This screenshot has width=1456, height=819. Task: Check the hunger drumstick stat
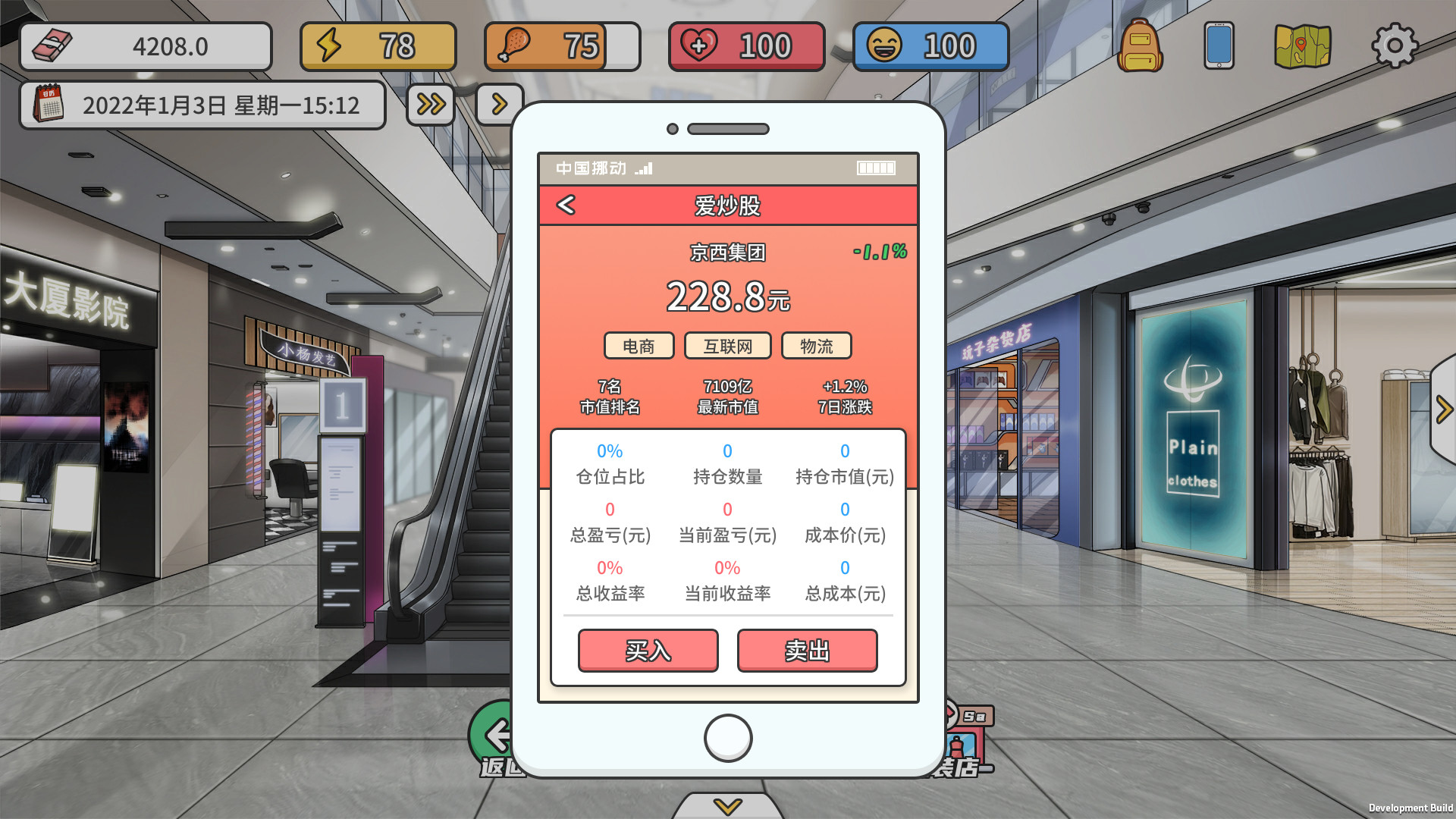point(562,45)
